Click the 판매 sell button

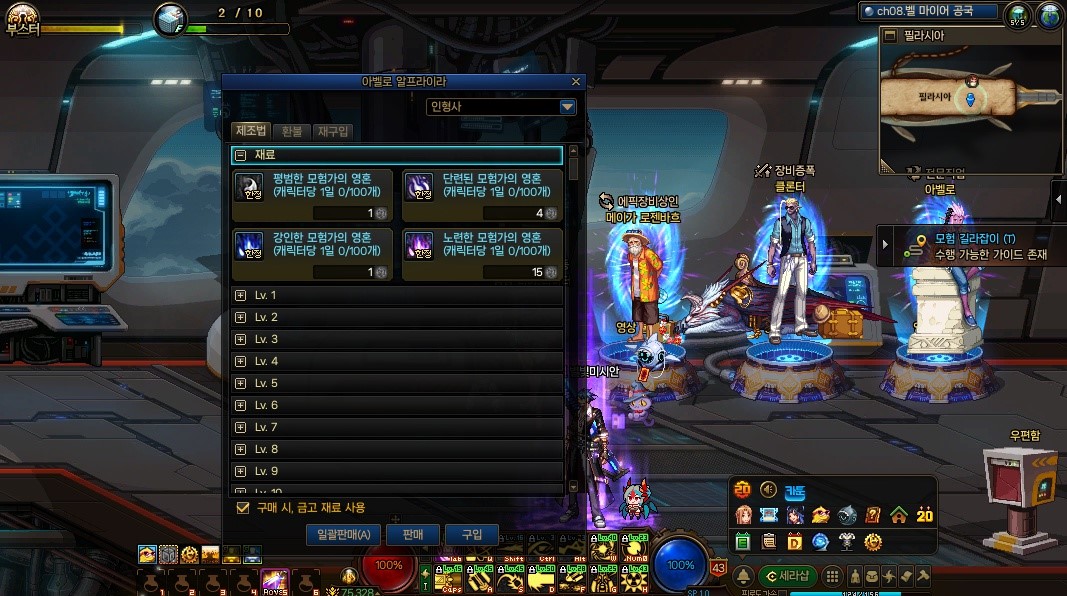pyautogui.click(x=413, y=535)
